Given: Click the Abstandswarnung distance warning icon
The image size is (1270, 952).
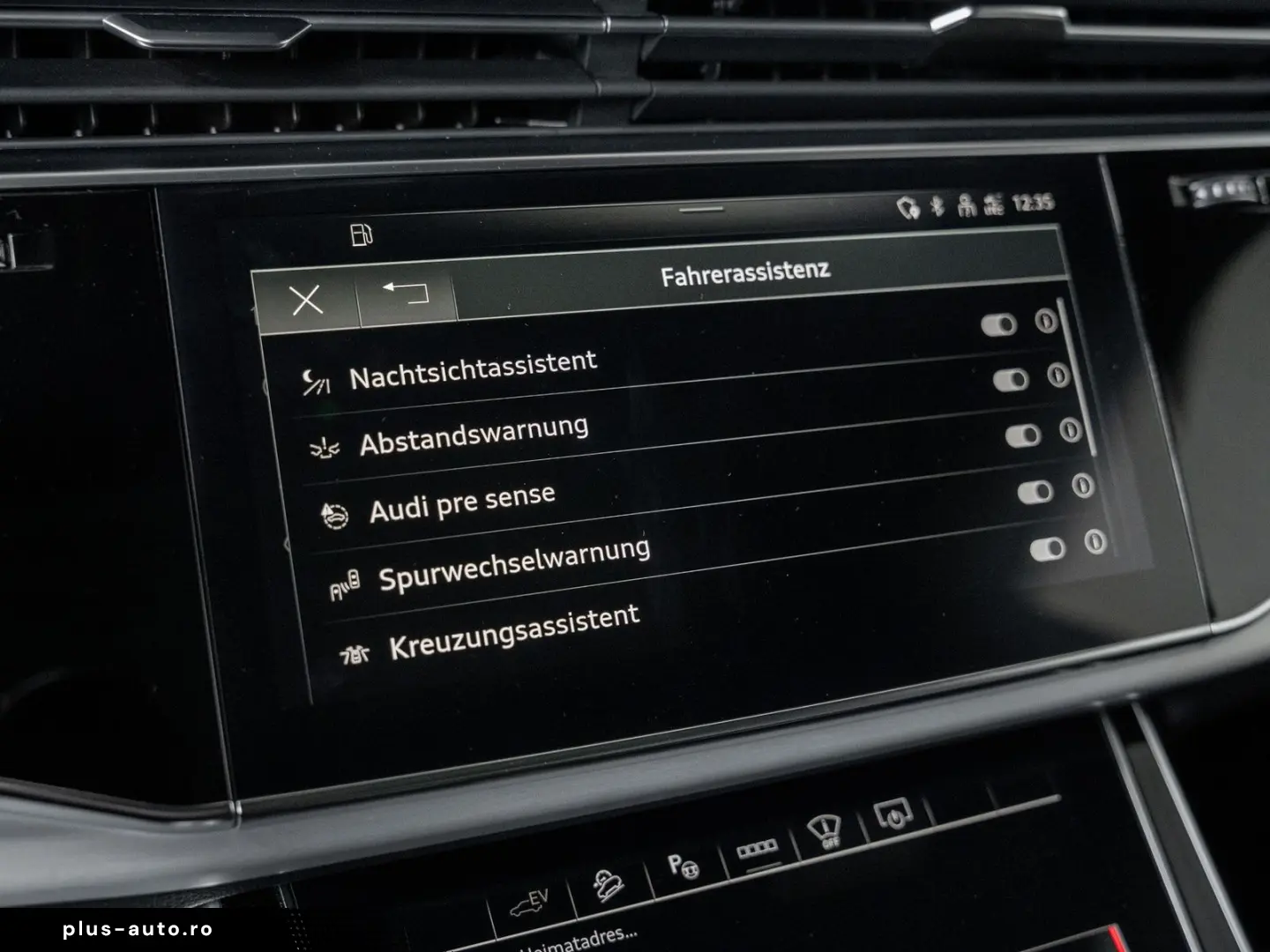Looking at the screenshot, I should coord(326,445).
